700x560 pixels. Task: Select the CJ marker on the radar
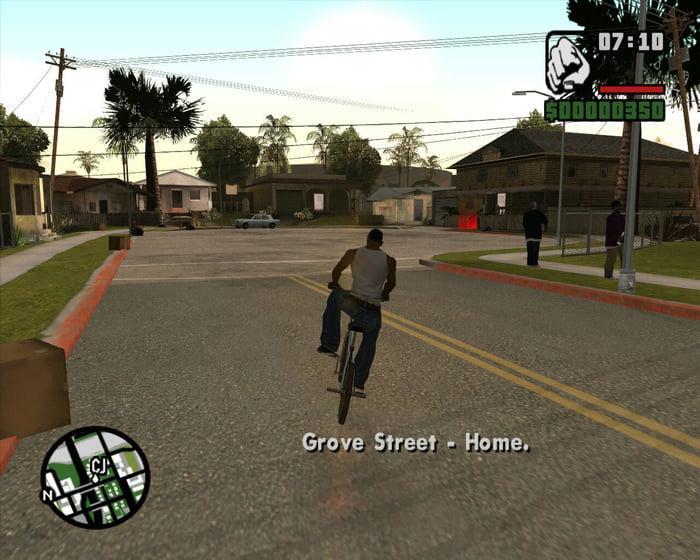98,465
